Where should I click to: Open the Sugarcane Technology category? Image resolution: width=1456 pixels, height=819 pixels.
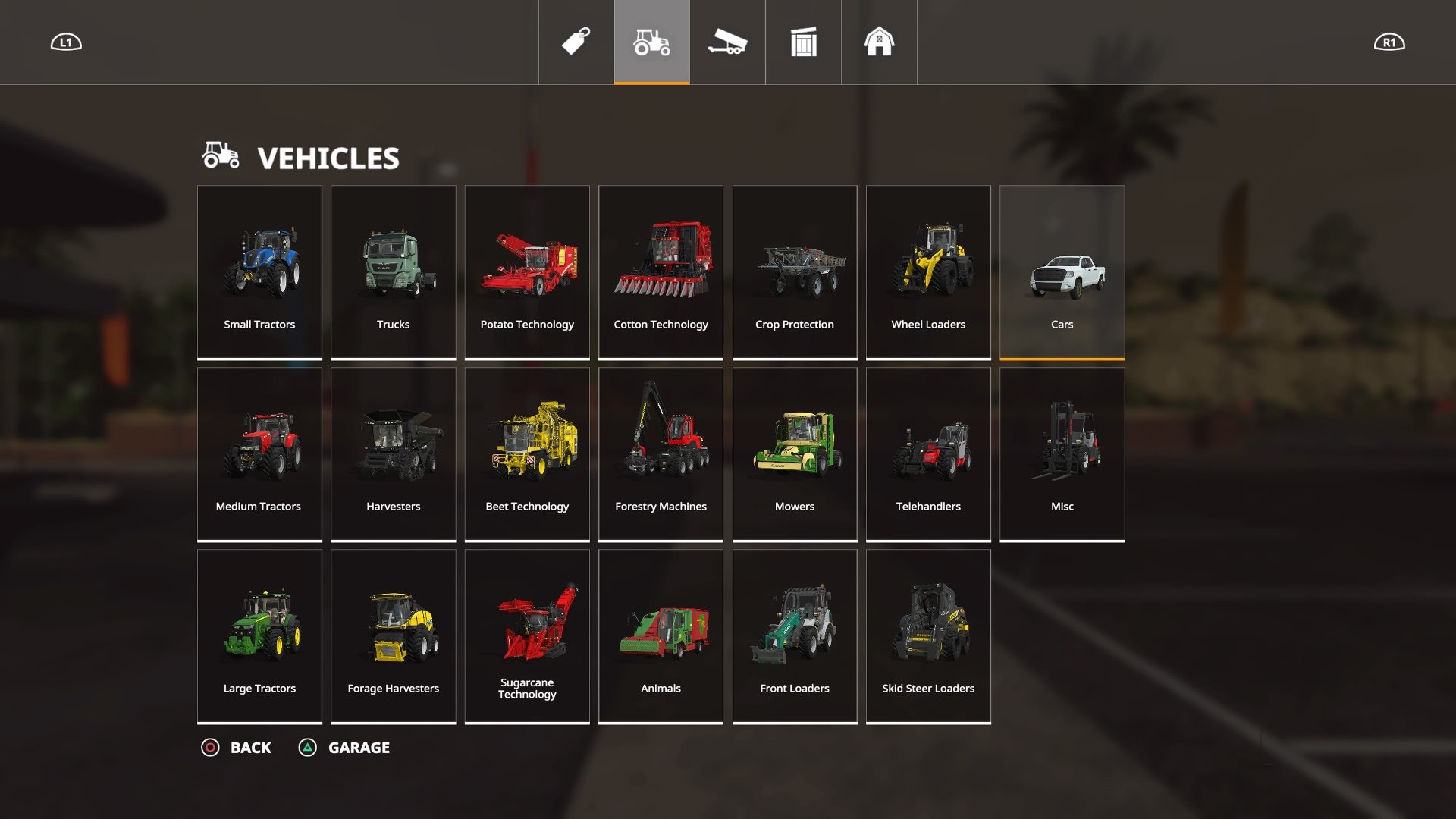coord(527,635)
